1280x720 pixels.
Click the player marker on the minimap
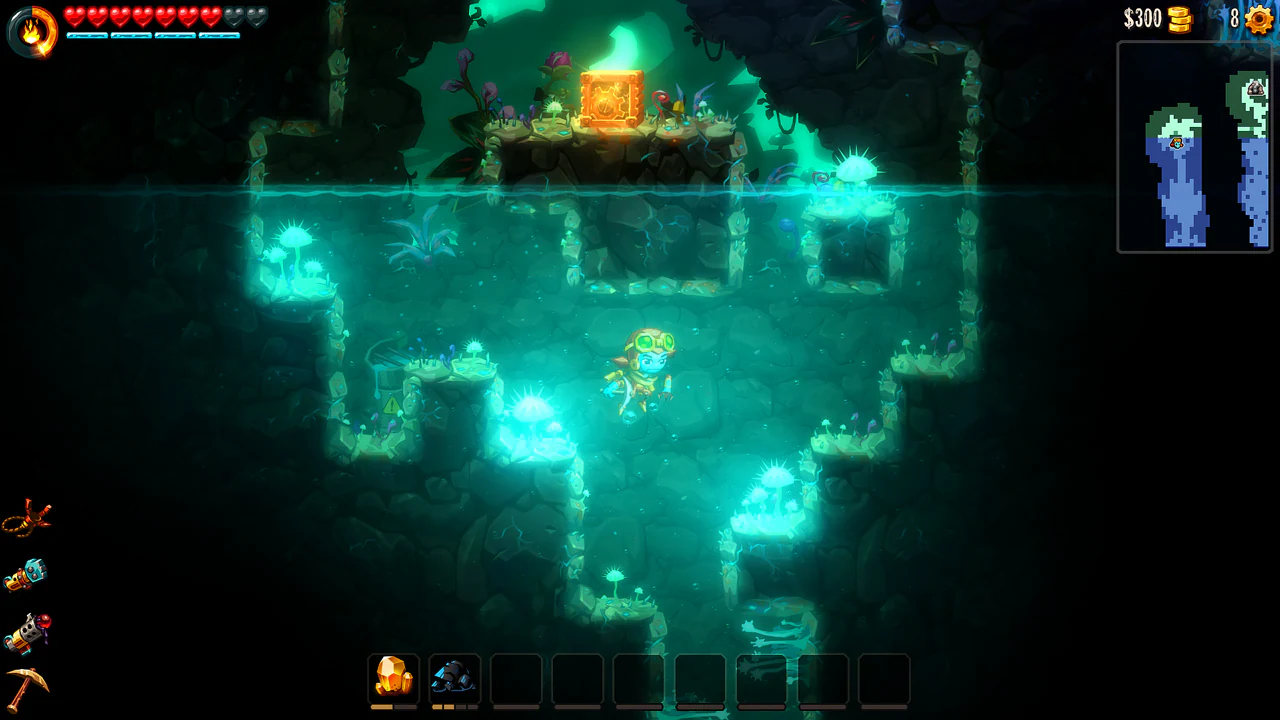pyautogui.click(x=1176, y=144)
